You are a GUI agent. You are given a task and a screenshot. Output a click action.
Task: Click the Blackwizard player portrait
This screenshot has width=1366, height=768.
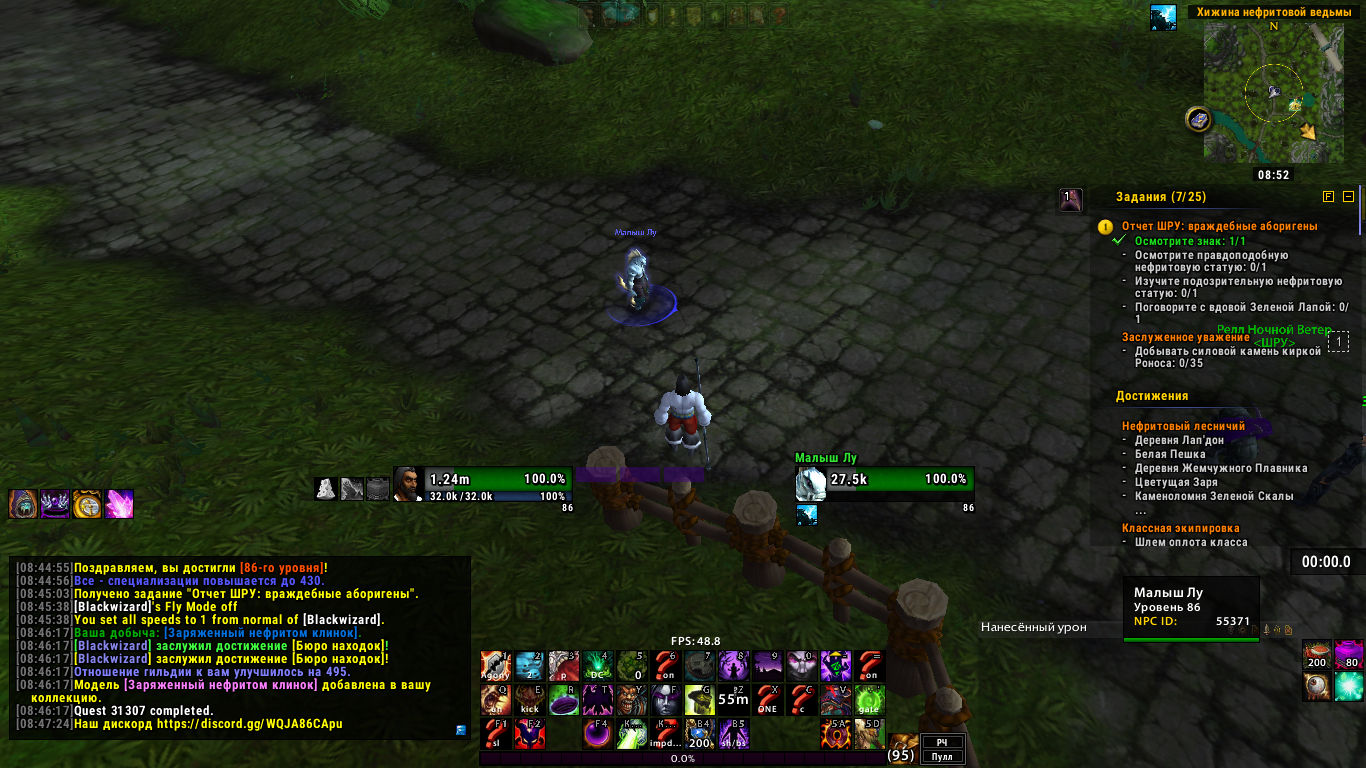(x=408, y=483)
